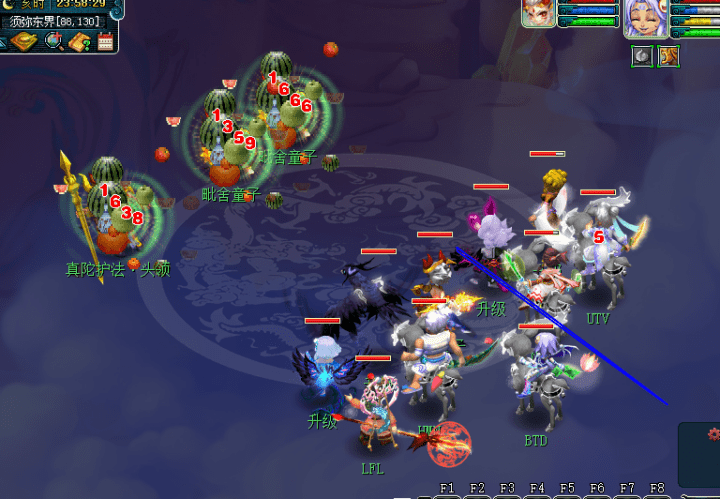Select the red-haired pet portrait
Image resolution: width=720 pixels, height=499 pixels.
point(538,15)
